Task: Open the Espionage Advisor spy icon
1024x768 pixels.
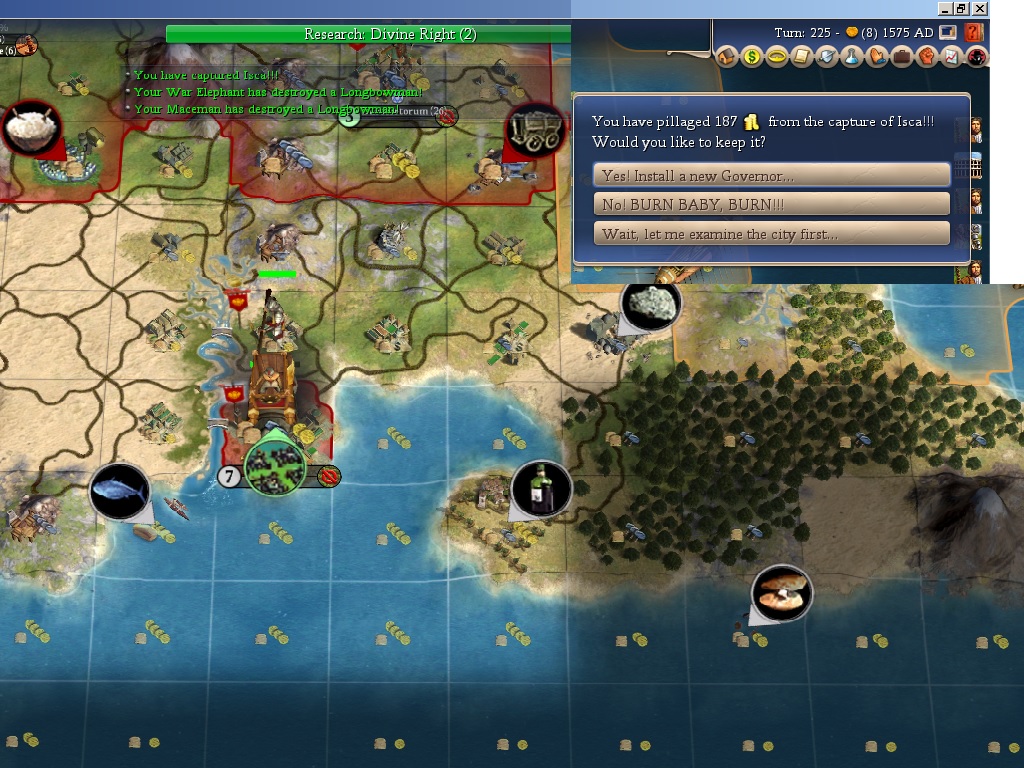Action: (975, 57)
